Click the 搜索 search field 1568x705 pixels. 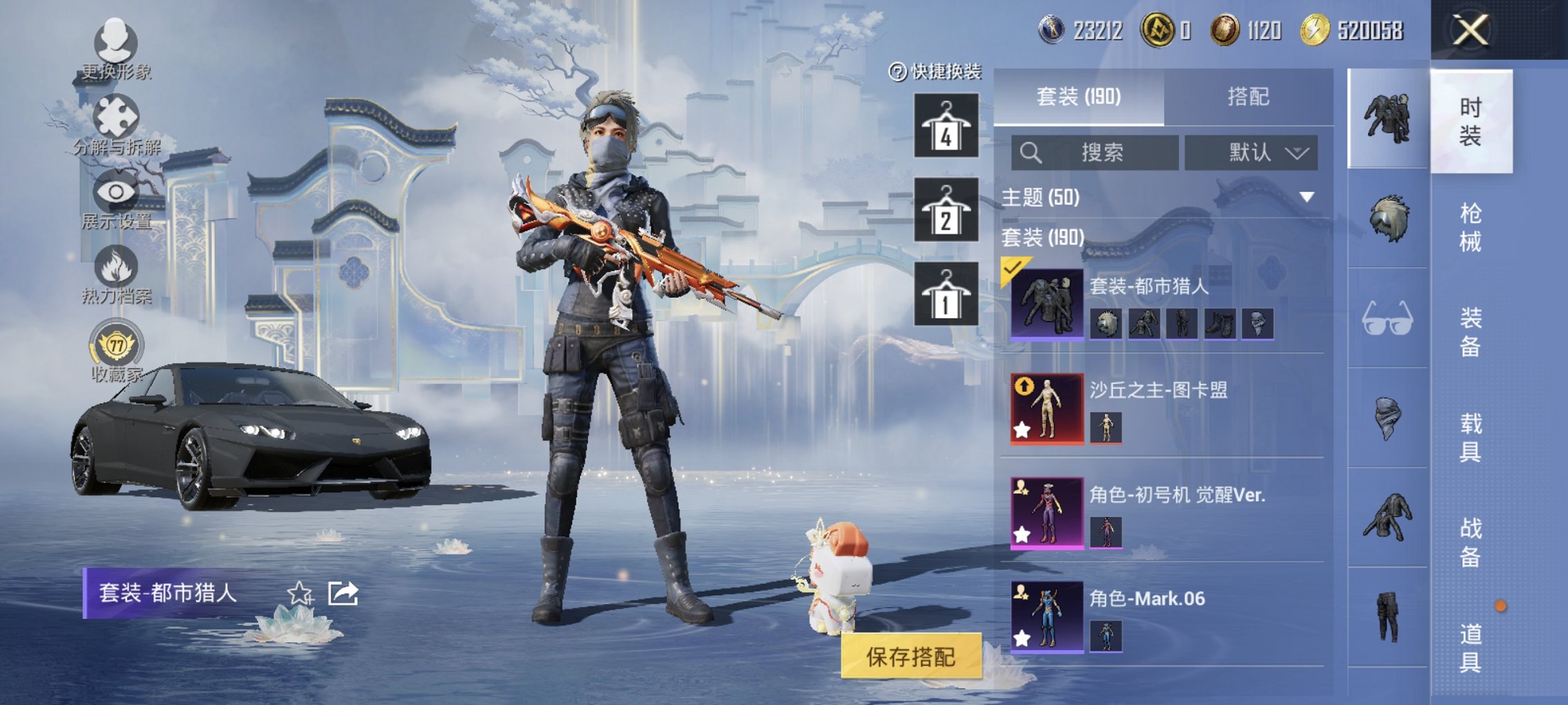(x=1095, y=152)
